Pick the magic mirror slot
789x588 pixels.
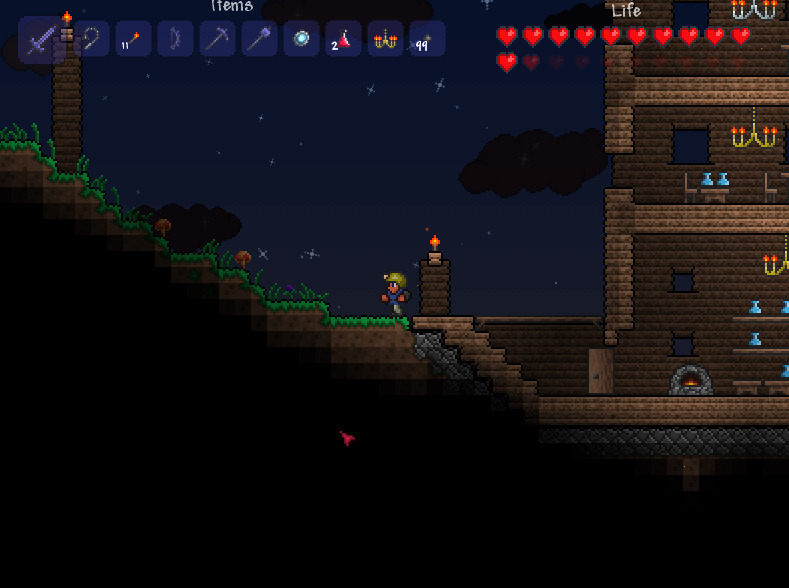[x=301, y=39]
